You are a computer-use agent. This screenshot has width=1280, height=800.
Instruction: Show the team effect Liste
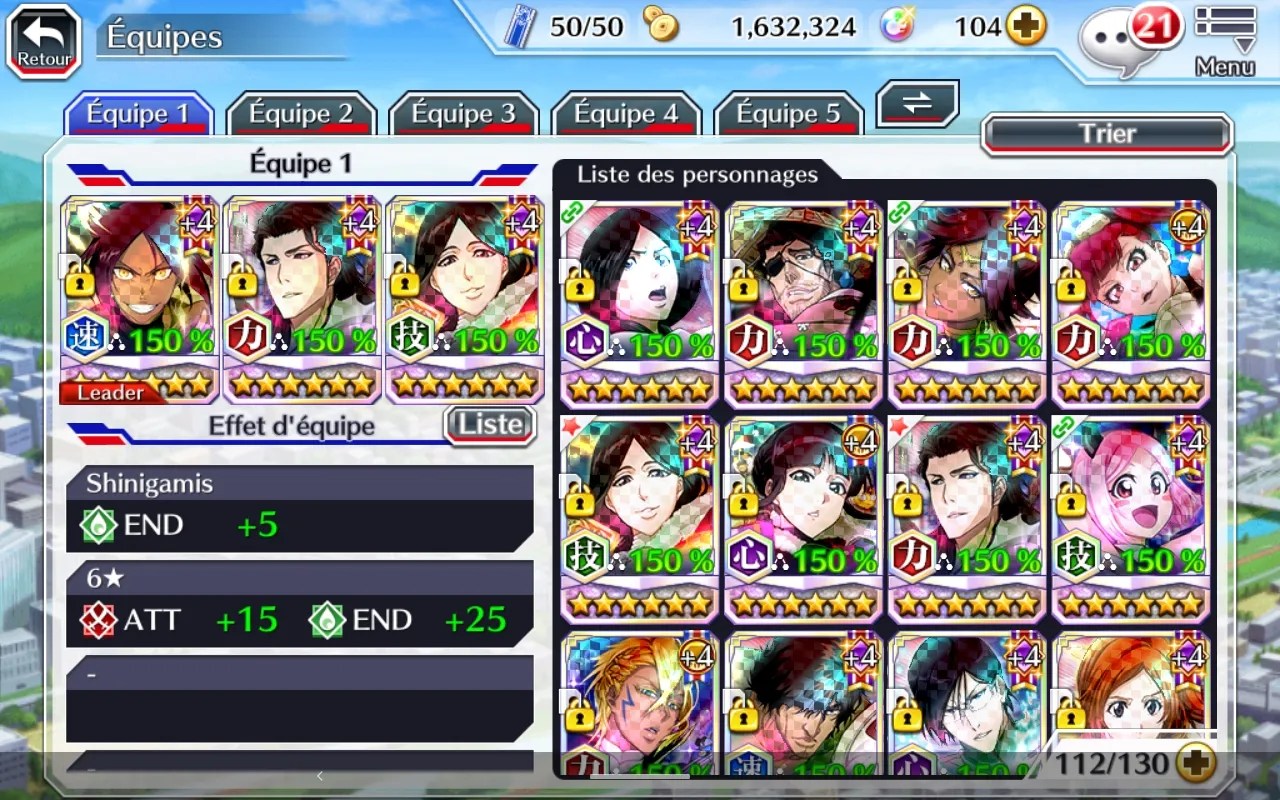(x=490, y=425)
